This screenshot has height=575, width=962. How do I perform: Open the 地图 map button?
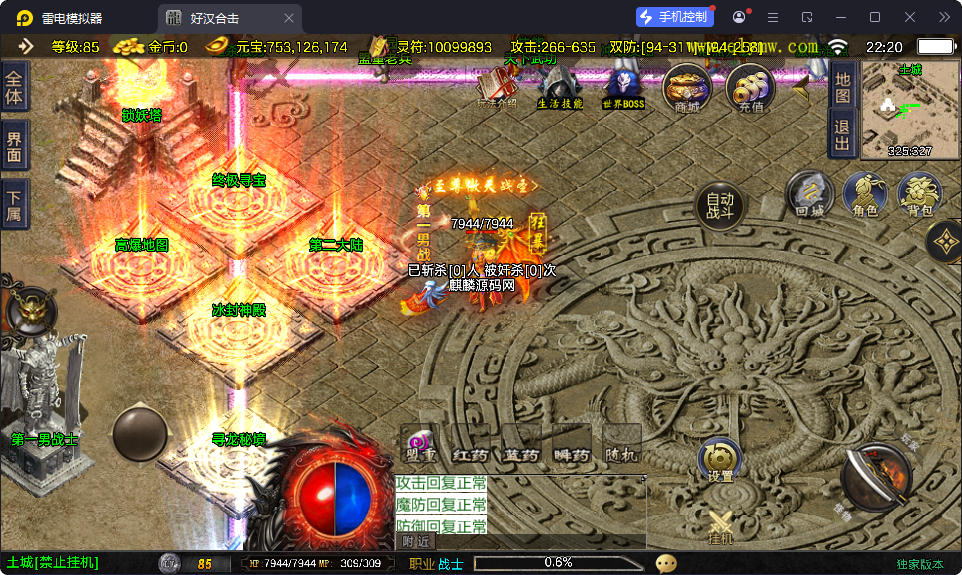pos(842,87)
